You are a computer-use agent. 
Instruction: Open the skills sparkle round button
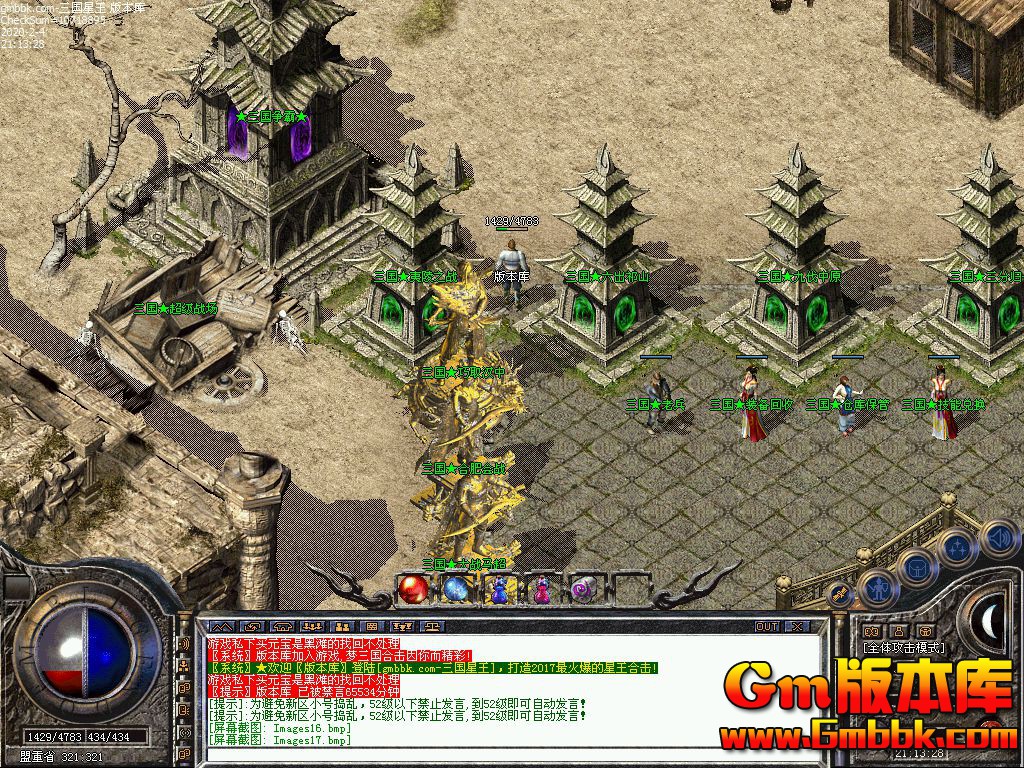957,546
